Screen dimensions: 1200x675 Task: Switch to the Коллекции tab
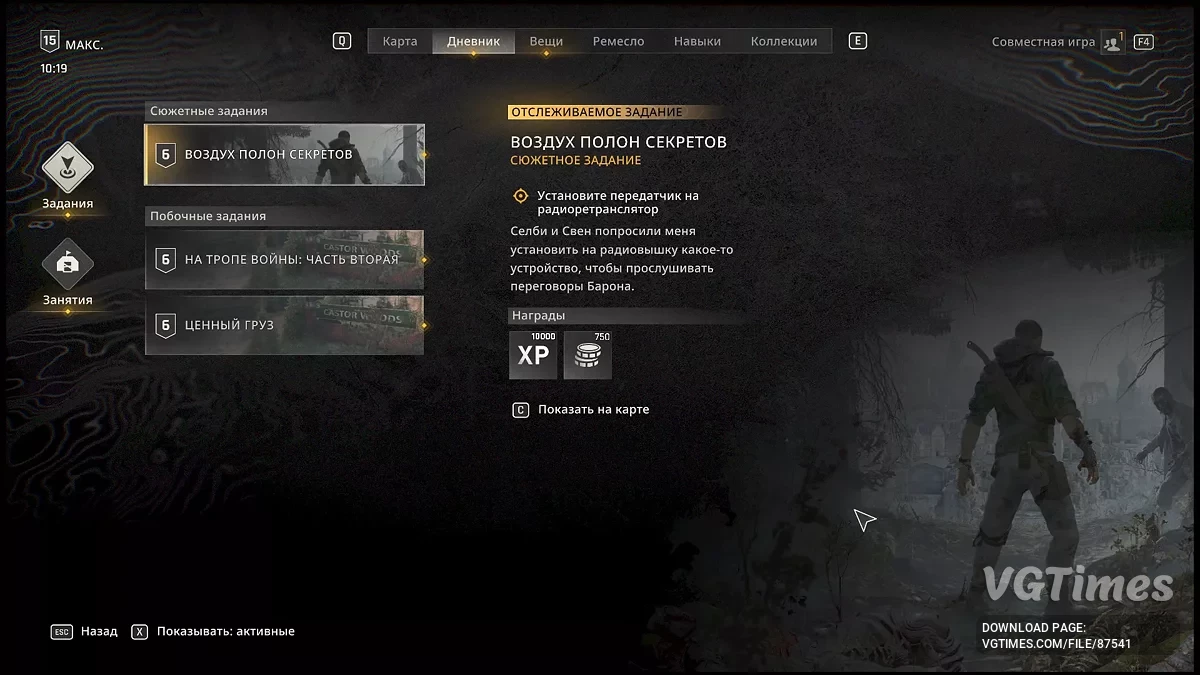(x=784, y=41)
